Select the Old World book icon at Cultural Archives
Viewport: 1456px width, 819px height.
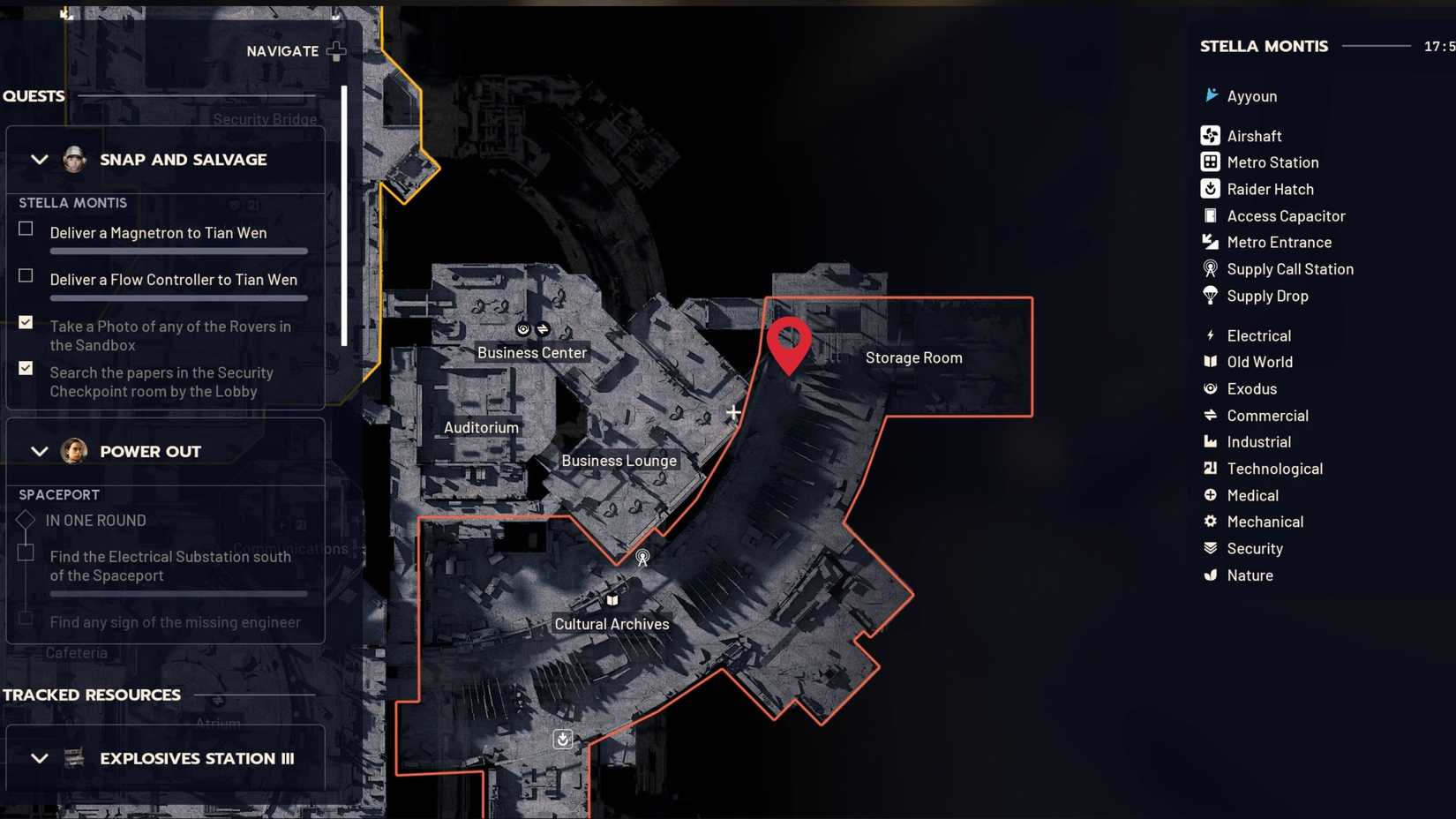pyautogui.click(x=611, y=599)
